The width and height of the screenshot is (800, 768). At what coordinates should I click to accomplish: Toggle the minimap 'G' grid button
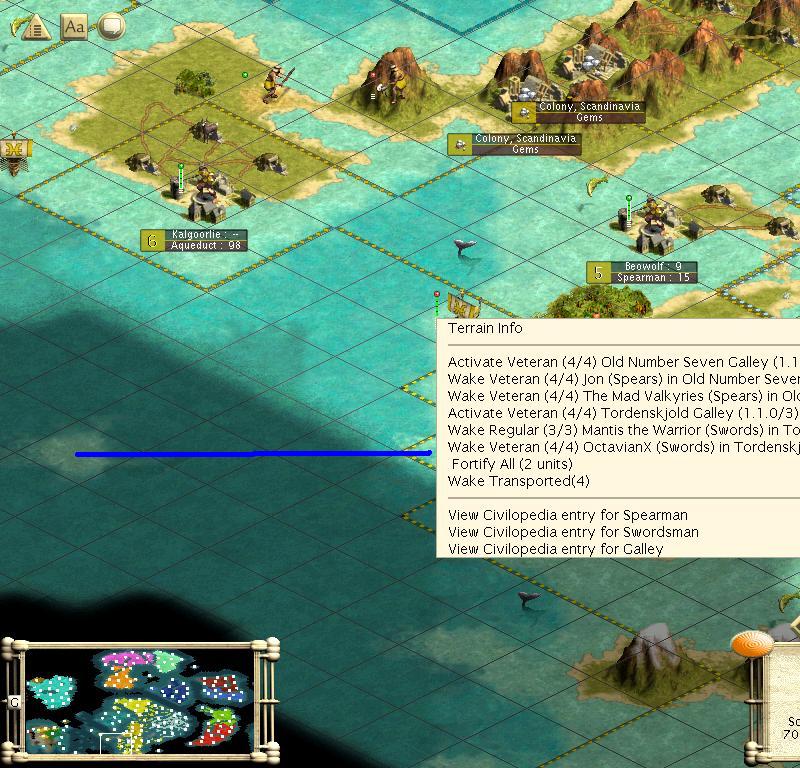(x=15, y=703)
